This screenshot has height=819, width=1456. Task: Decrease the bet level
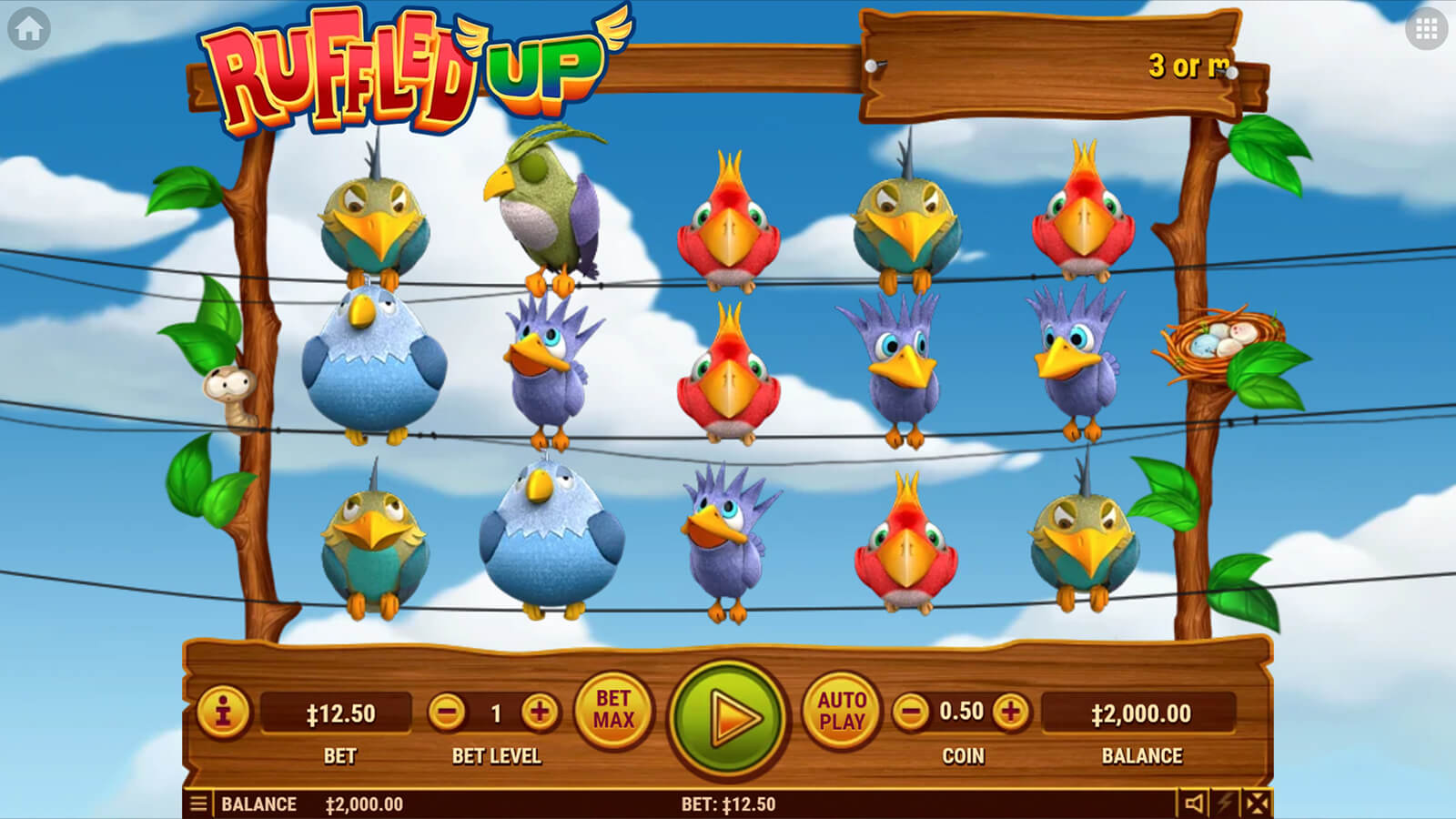pyautogui.click(x=447, y=713)
